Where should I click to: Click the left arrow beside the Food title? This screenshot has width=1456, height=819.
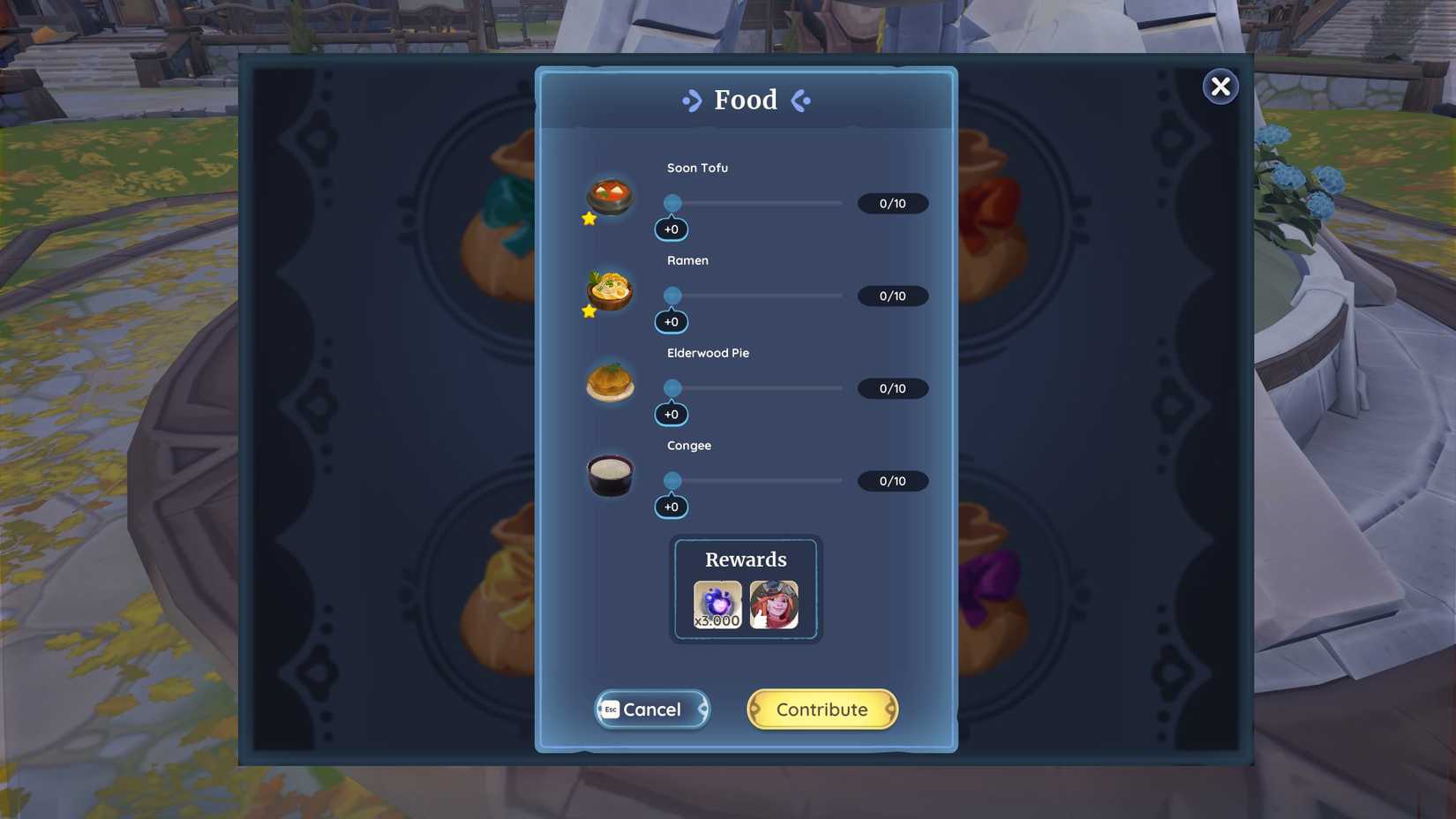click(x=693, y=101)
